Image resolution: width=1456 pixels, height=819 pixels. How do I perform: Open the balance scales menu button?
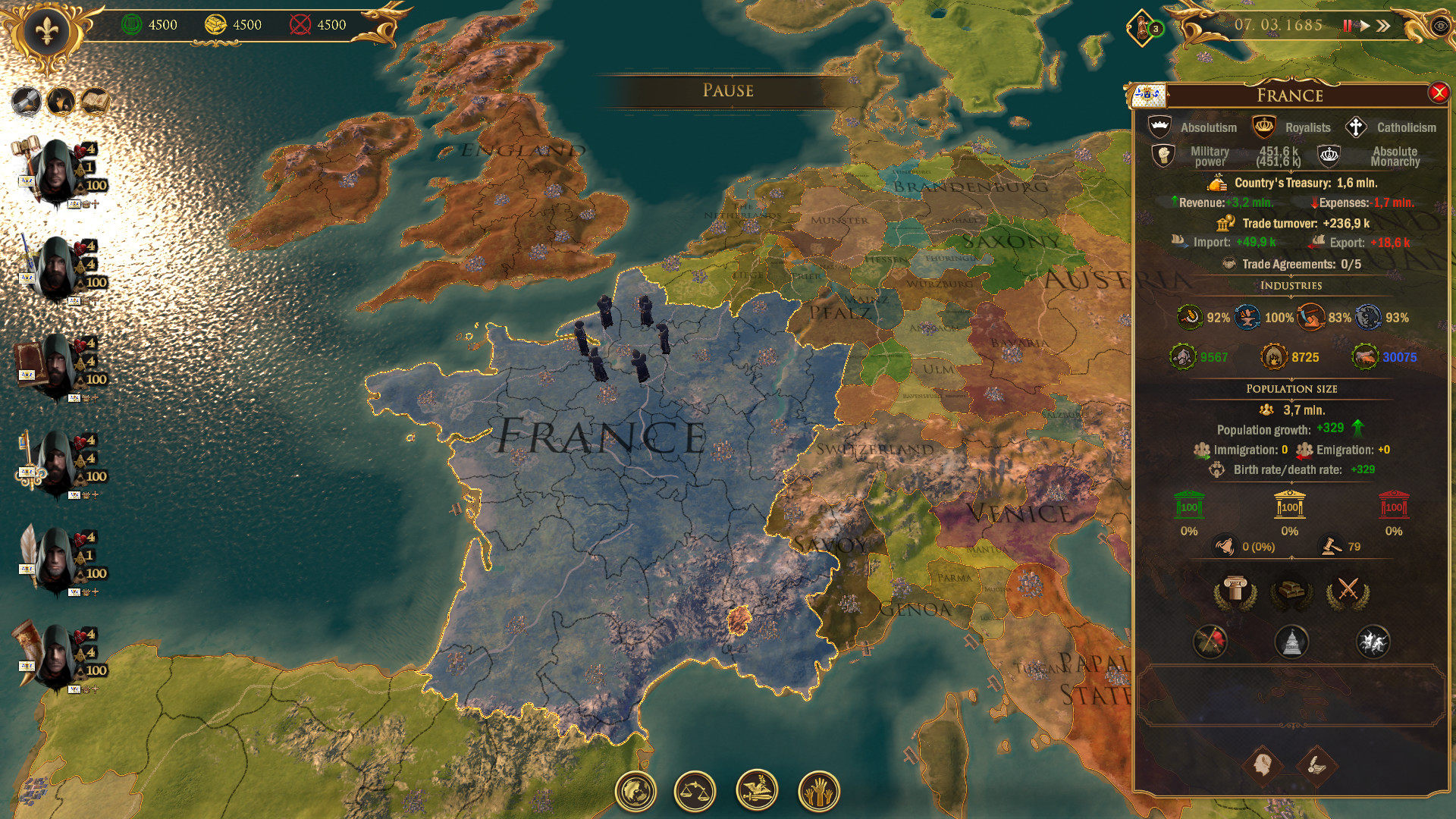pyautogui.click(x=695, y=791)
